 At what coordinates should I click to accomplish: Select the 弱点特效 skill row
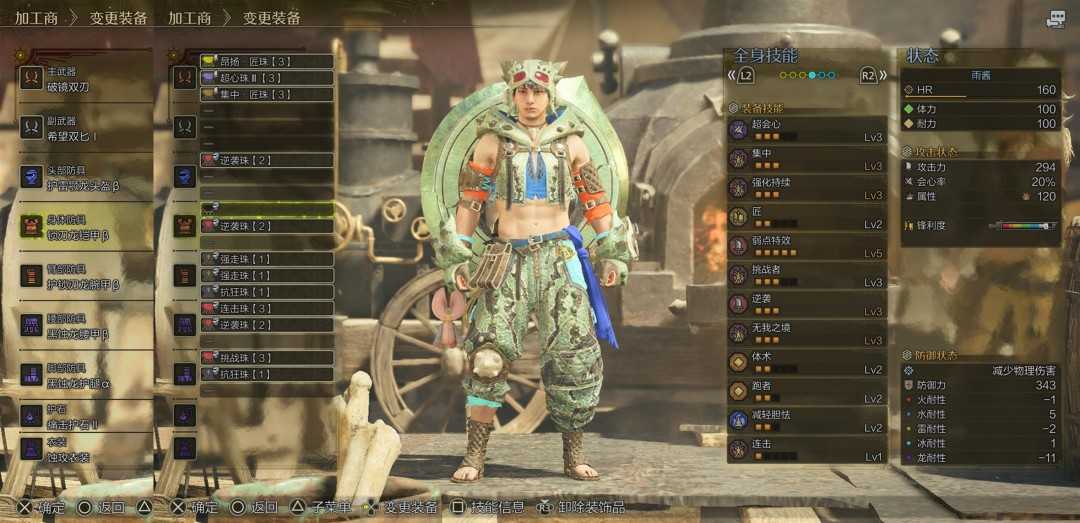coord(806,246)
